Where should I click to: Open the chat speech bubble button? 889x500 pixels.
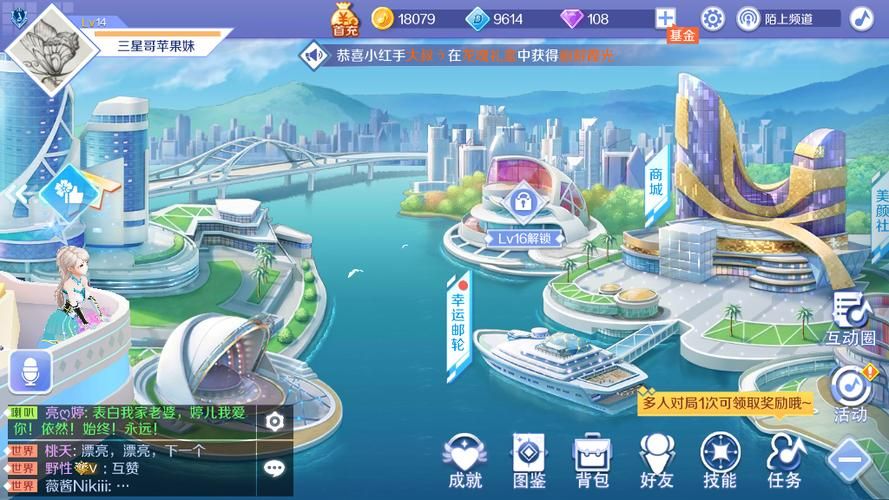(275, 467)
